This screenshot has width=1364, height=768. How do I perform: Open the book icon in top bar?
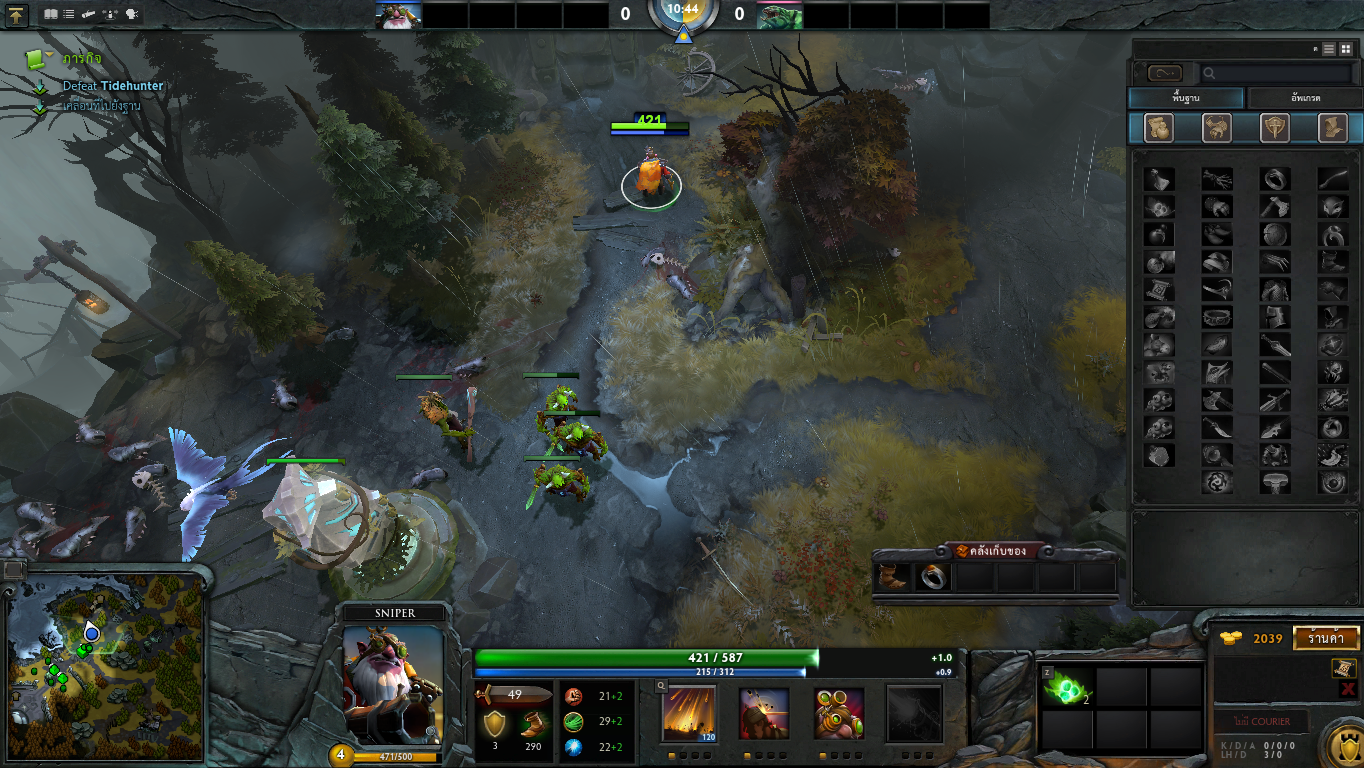(x=51, y=15)
